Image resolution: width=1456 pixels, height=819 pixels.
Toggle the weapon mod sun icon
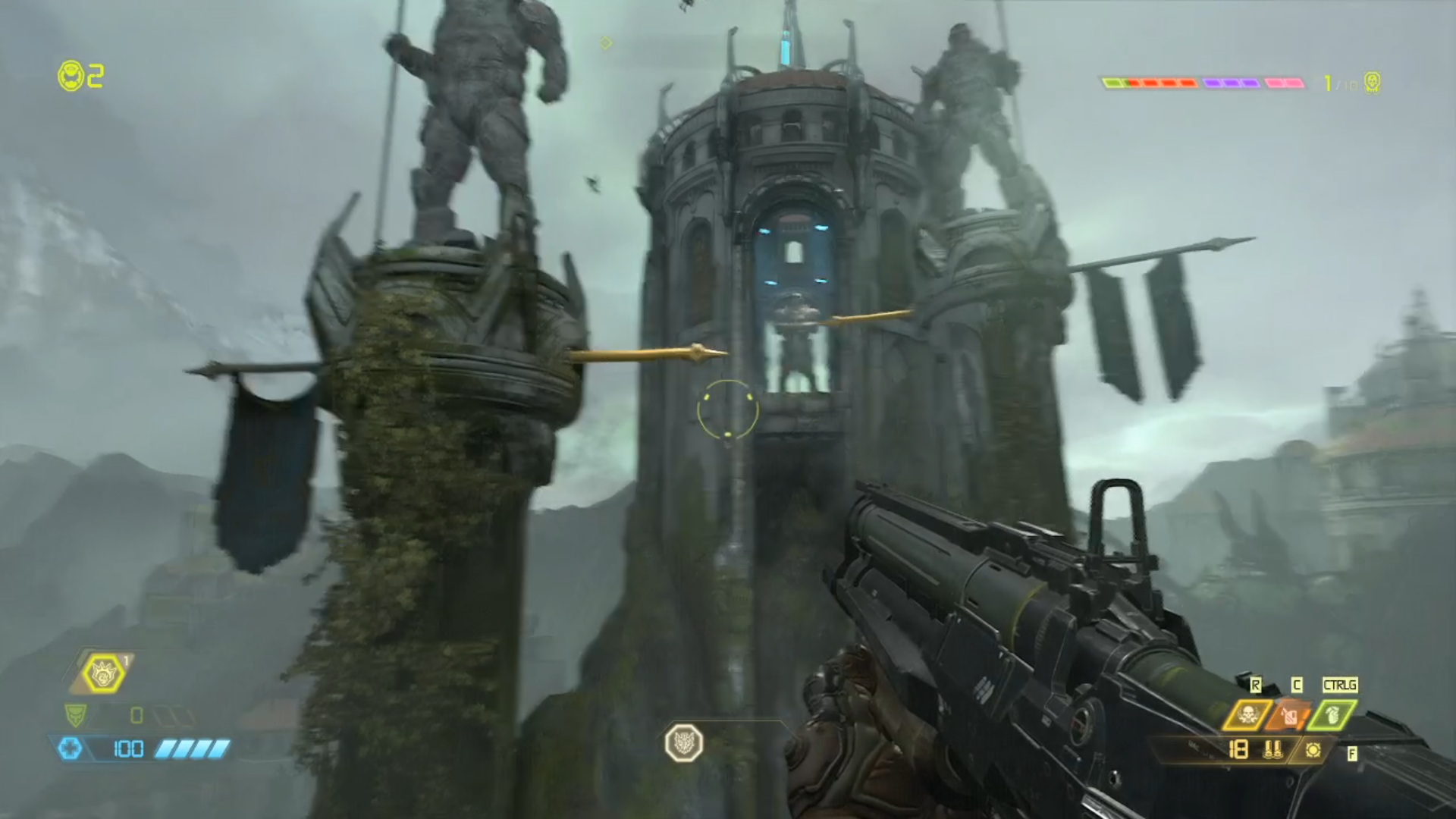[1313, 750]
